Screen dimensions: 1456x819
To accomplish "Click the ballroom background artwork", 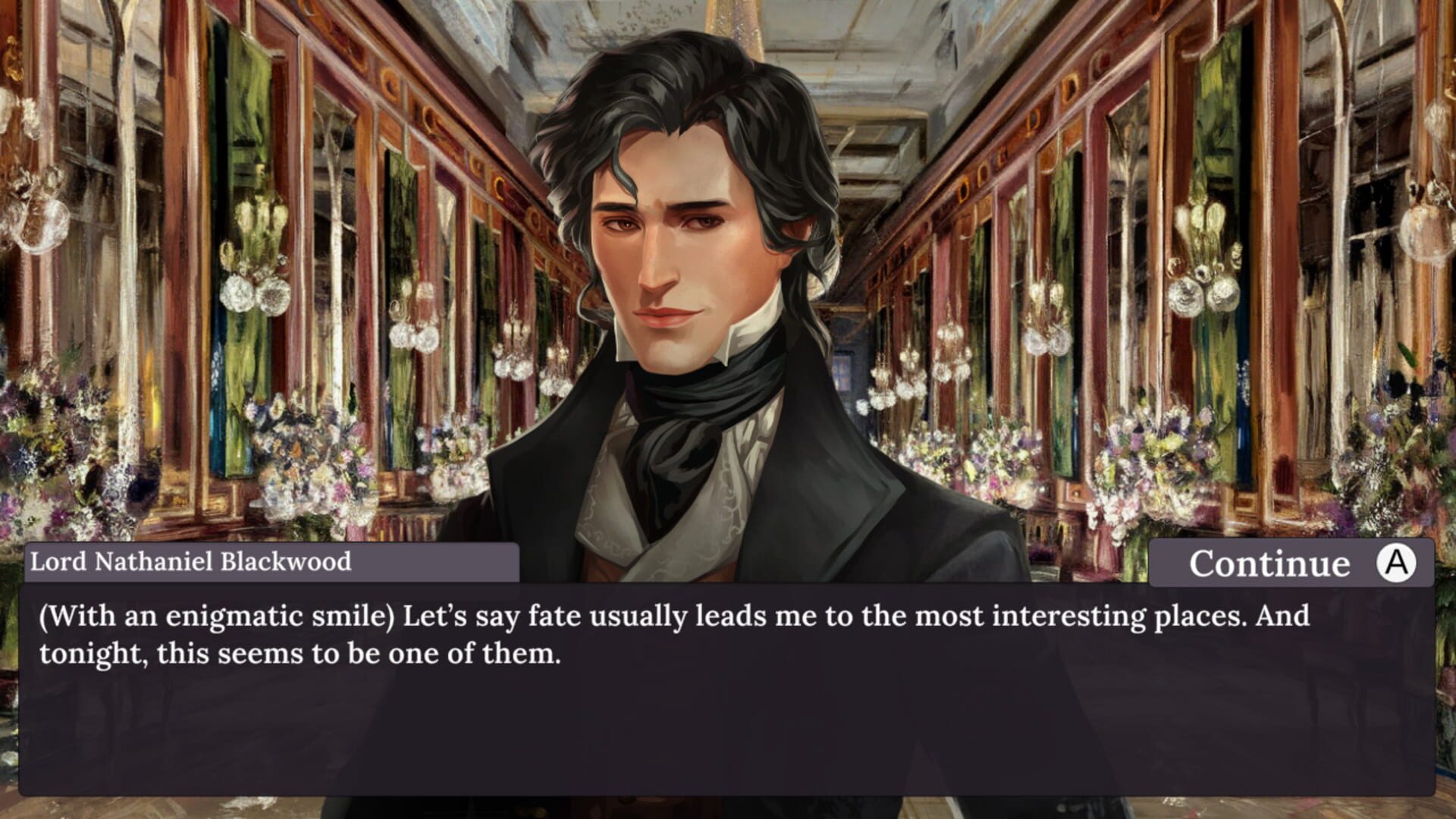I will tap(227, 227).
